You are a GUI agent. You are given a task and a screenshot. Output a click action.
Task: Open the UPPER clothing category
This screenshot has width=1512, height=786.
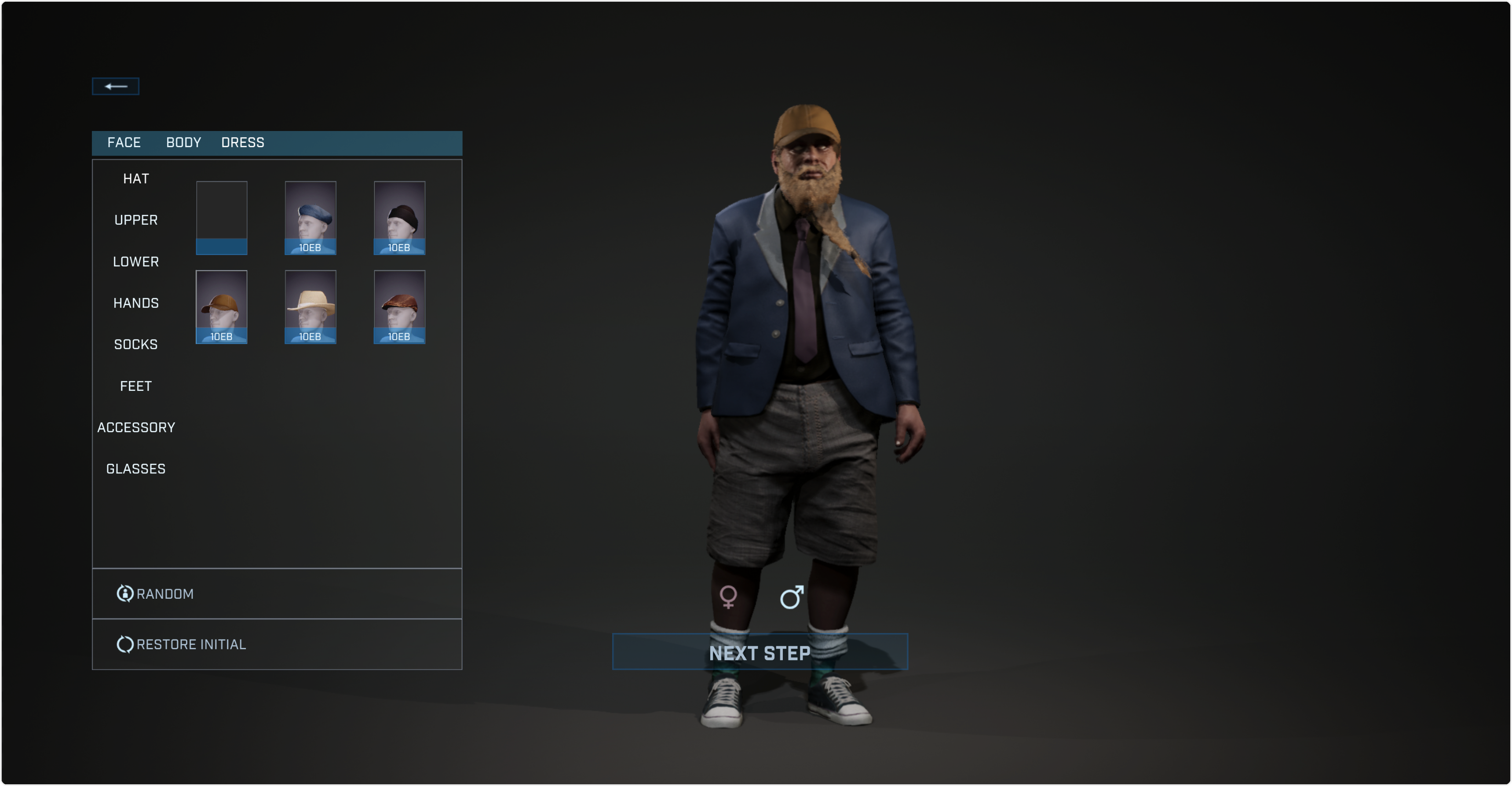(136, 220)
